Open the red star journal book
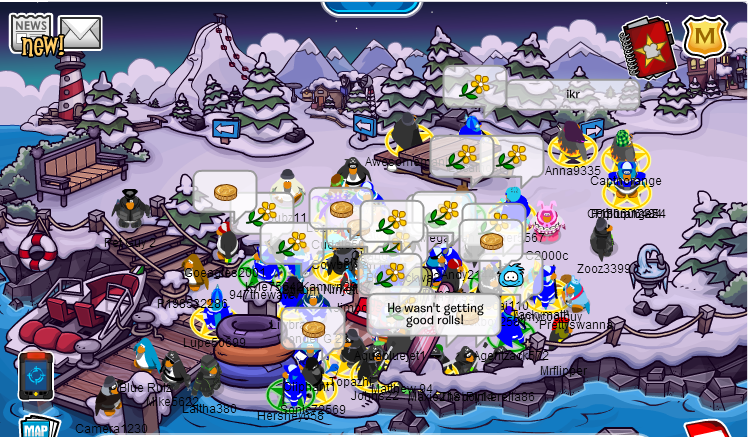751x437 pixels. 645,45
